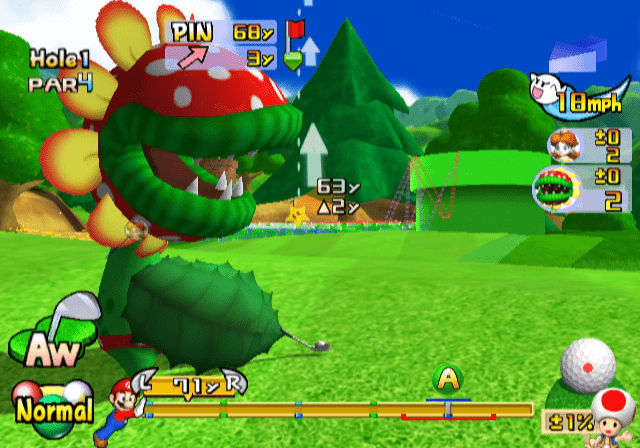Open Petey Piranha's player score panel
The width and height of the screenshot is (640, 448).
click(x=582, y=191)
